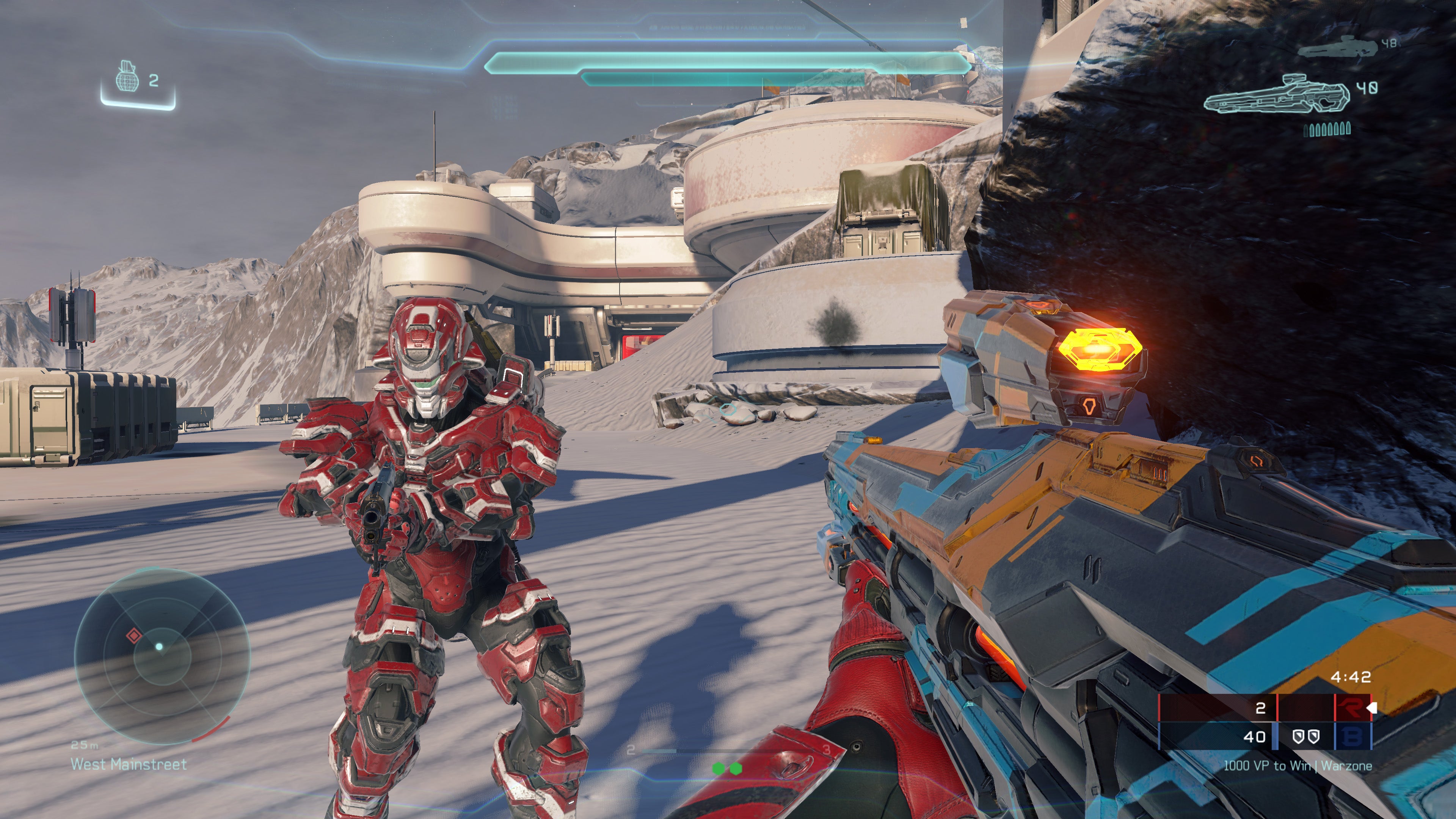
Task: Click the blue team emblem on scoreboard
Action: click(1352, 736)
